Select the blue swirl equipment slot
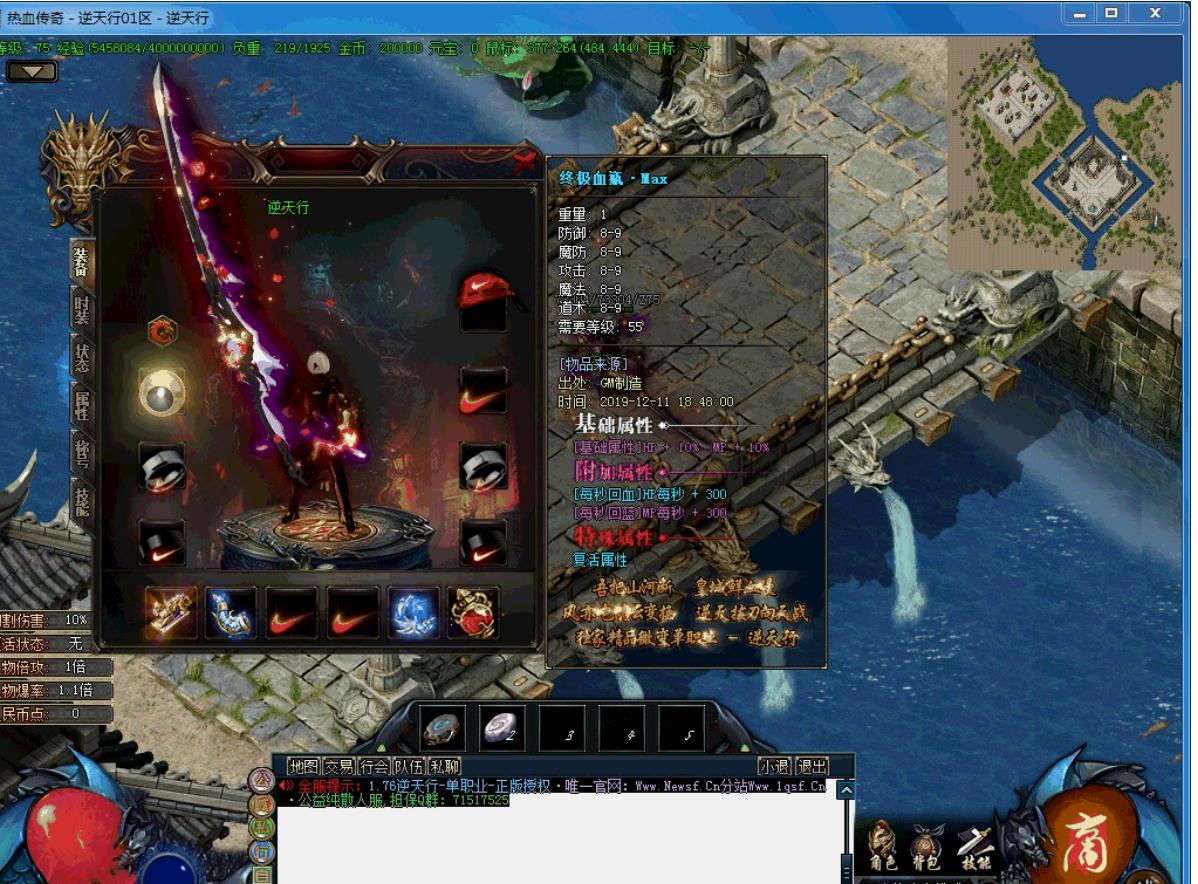This screenshot has height=884, width=1198. point(413,612)
